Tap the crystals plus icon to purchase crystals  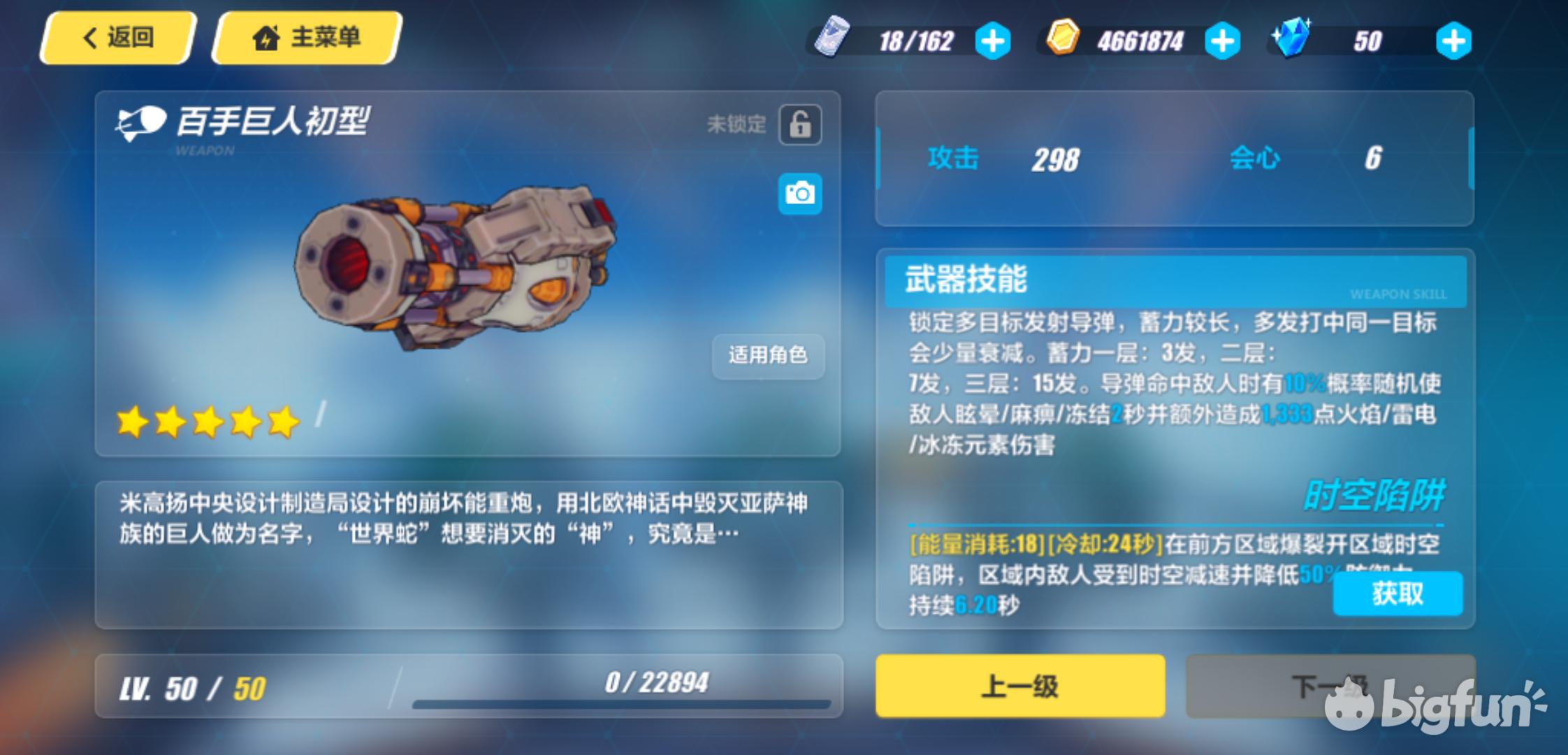[x=1453, y=41]
